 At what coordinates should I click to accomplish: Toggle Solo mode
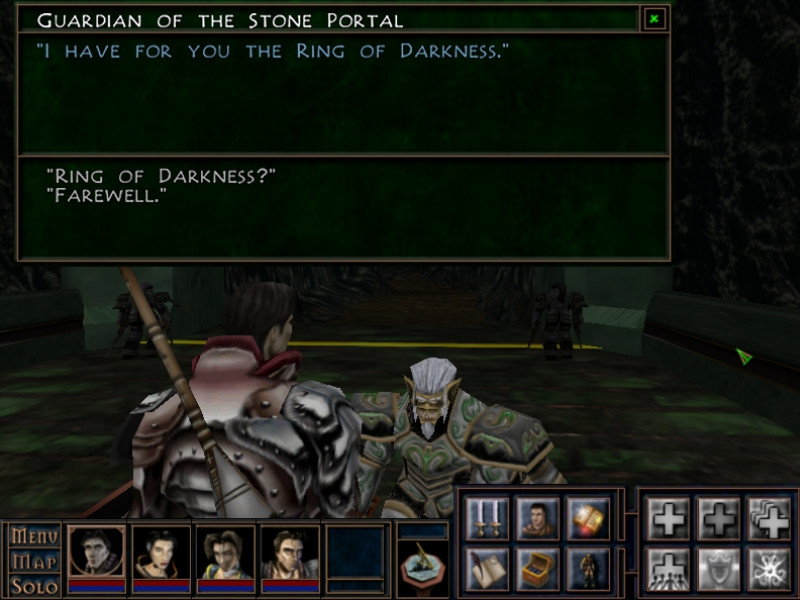[x=33, y=586]
